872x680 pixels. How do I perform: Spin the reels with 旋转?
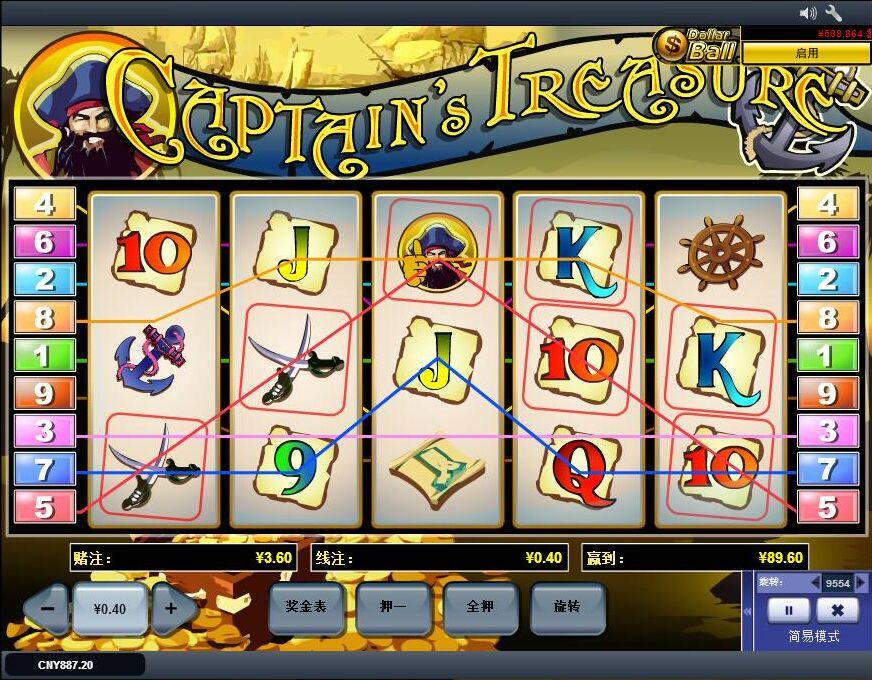click(x=568, y=607)
